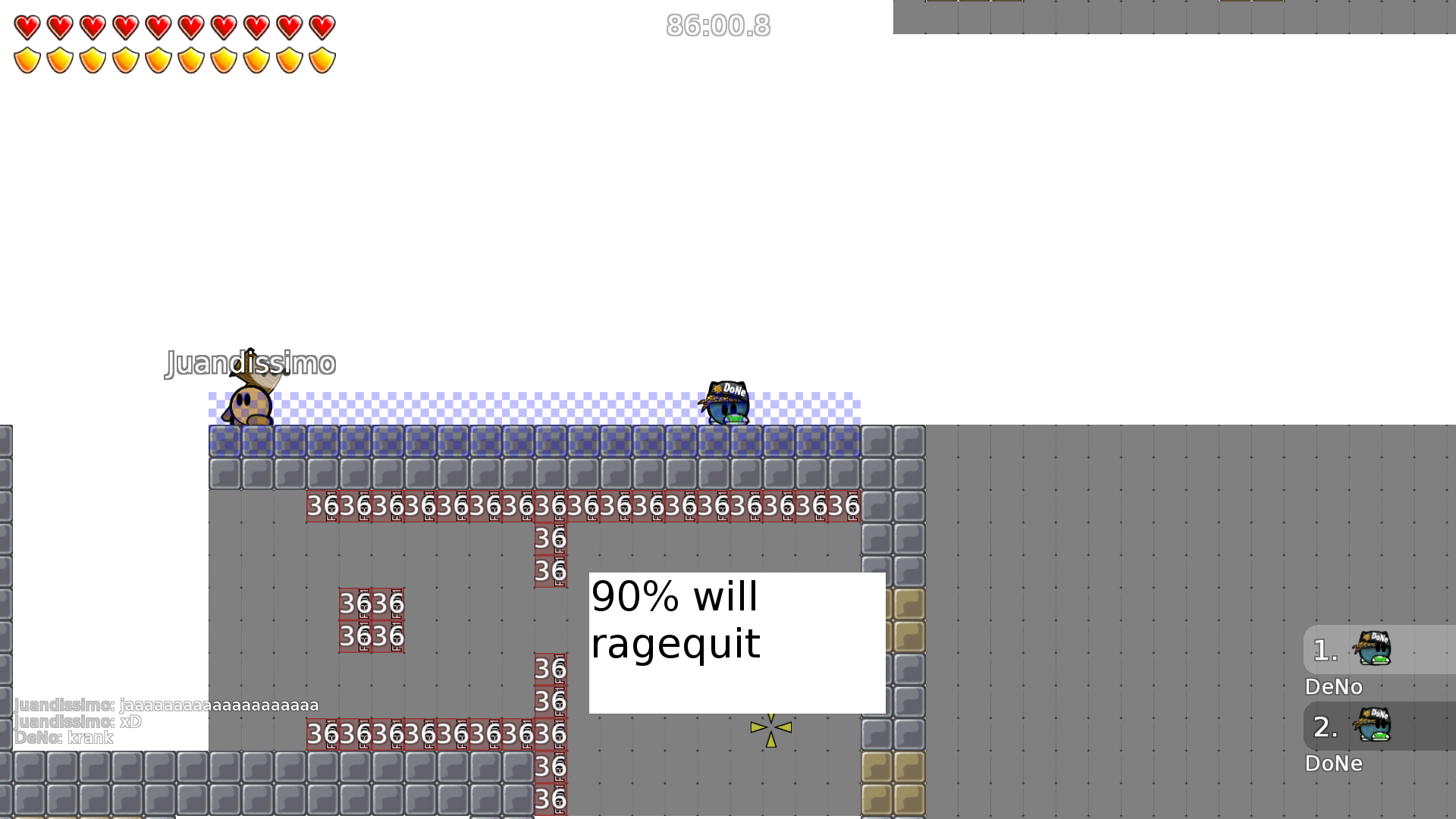The image size is (1456, 819).
Task: Click the DeNo player avatar in the scoreboard
Action: pyautogui.click(x=1376, y=648)
